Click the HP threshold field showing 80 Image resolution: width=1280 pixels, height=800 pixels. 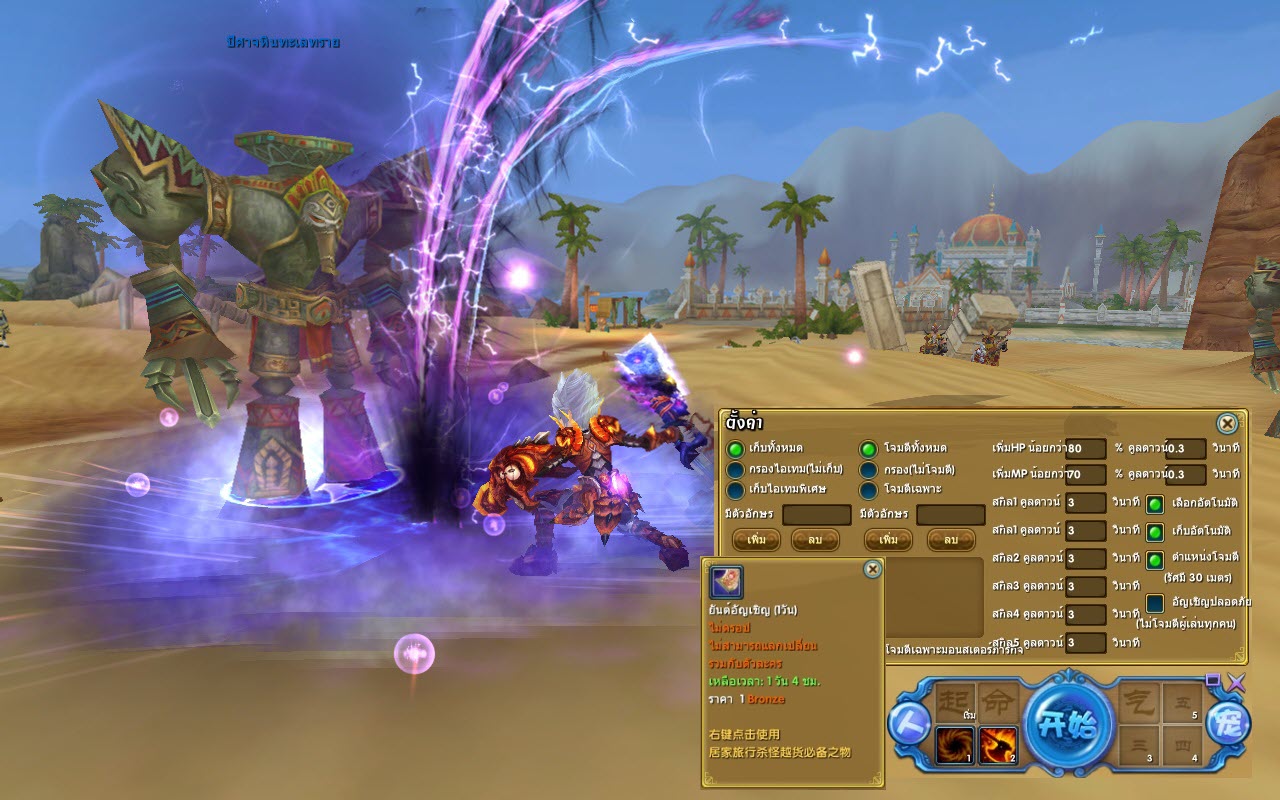[x=1085, y=450]
